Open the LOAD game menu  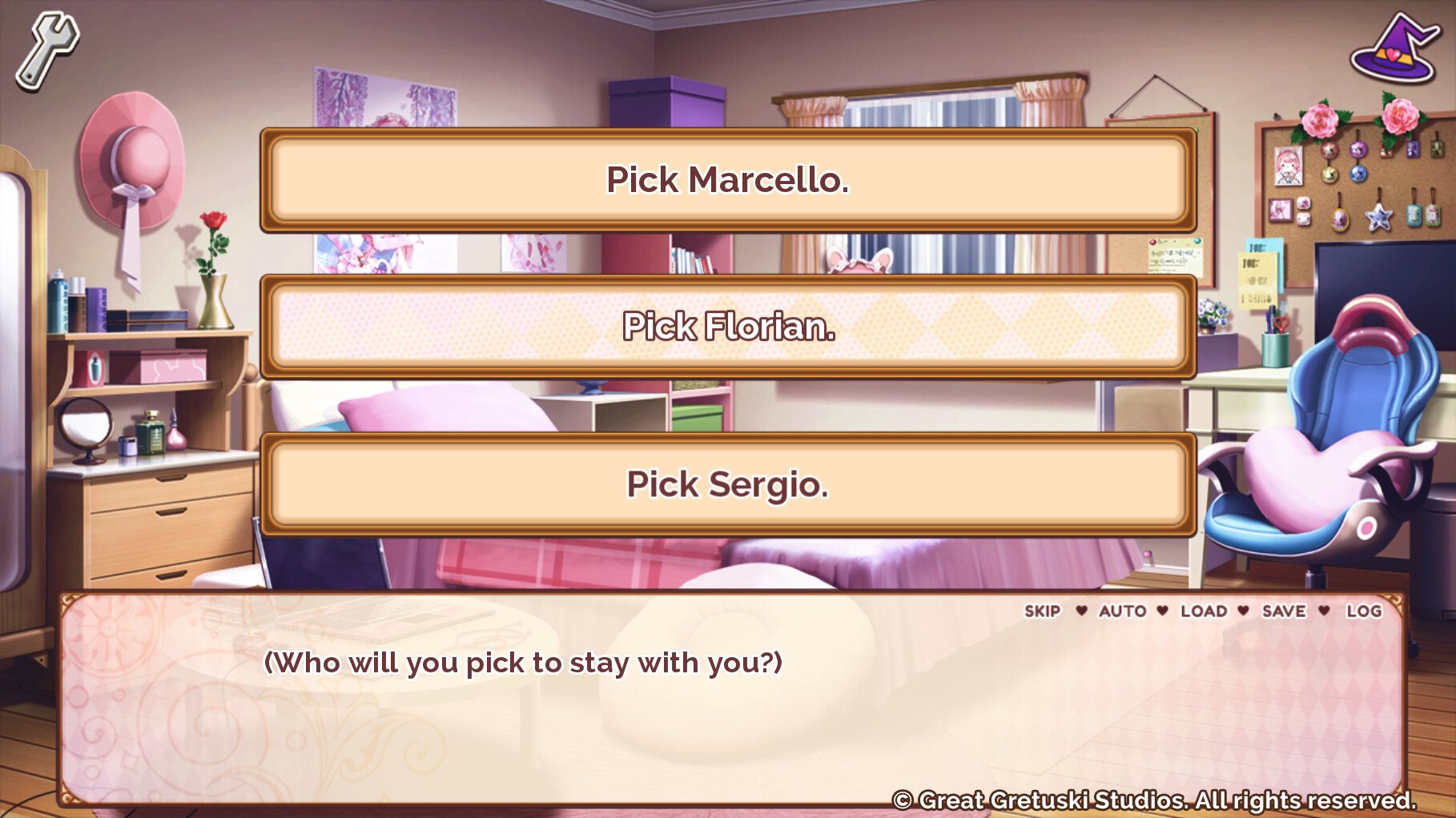(x=1203, y=611)
